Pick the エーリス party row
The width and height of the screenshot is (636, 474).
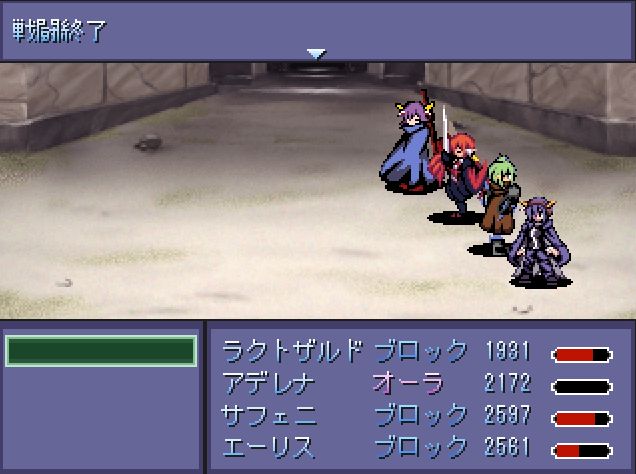pyautogui.click(x=417, y=446)
